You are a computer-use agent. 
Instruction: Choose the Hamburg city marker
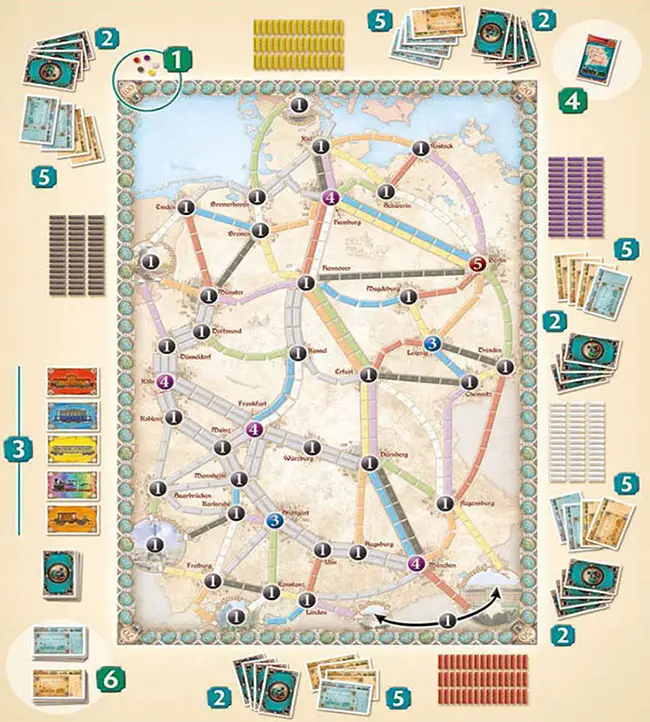click(331, 197)
